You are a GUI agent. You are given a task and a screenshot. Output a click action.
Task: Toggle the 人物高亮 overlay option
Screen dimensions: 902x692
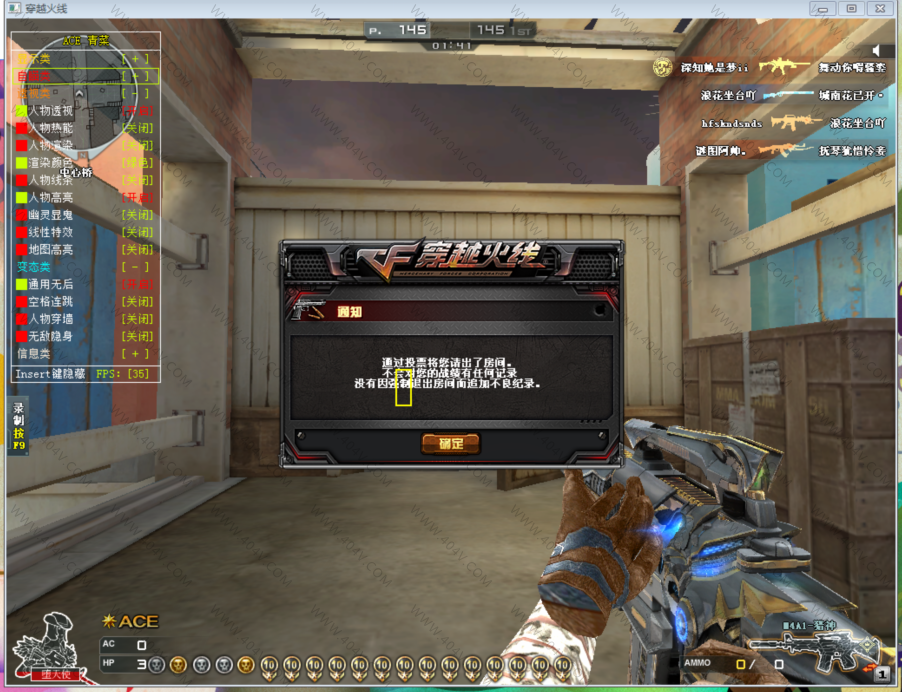click(136, 197)
